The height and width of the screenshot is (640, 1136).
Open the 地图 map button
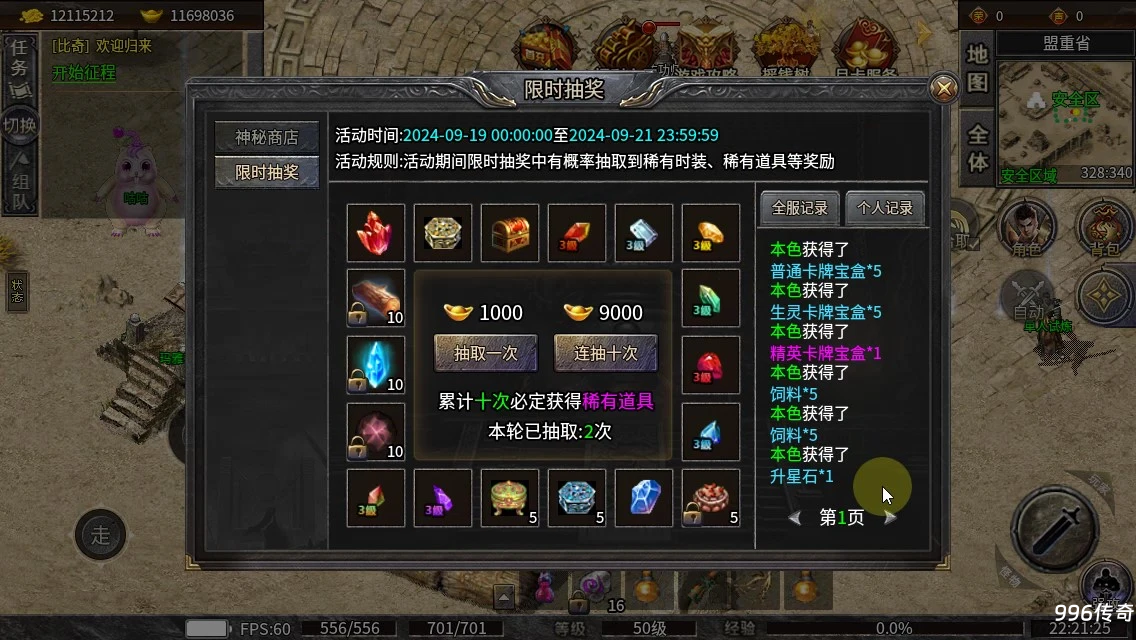coord(977,68)
